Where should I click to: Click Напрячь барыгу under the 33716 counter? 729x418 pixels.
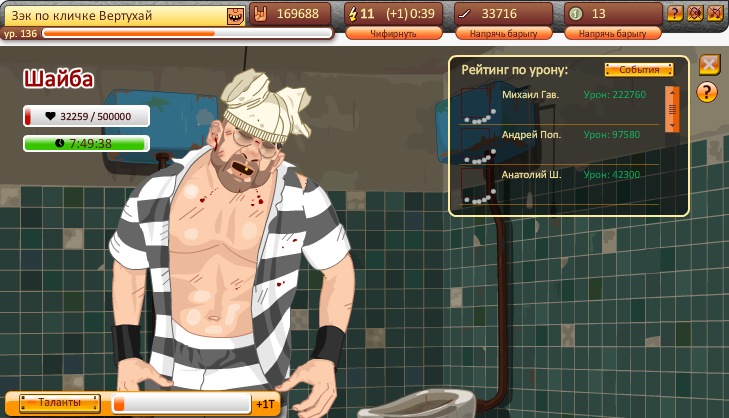click(x=503, y=33)
